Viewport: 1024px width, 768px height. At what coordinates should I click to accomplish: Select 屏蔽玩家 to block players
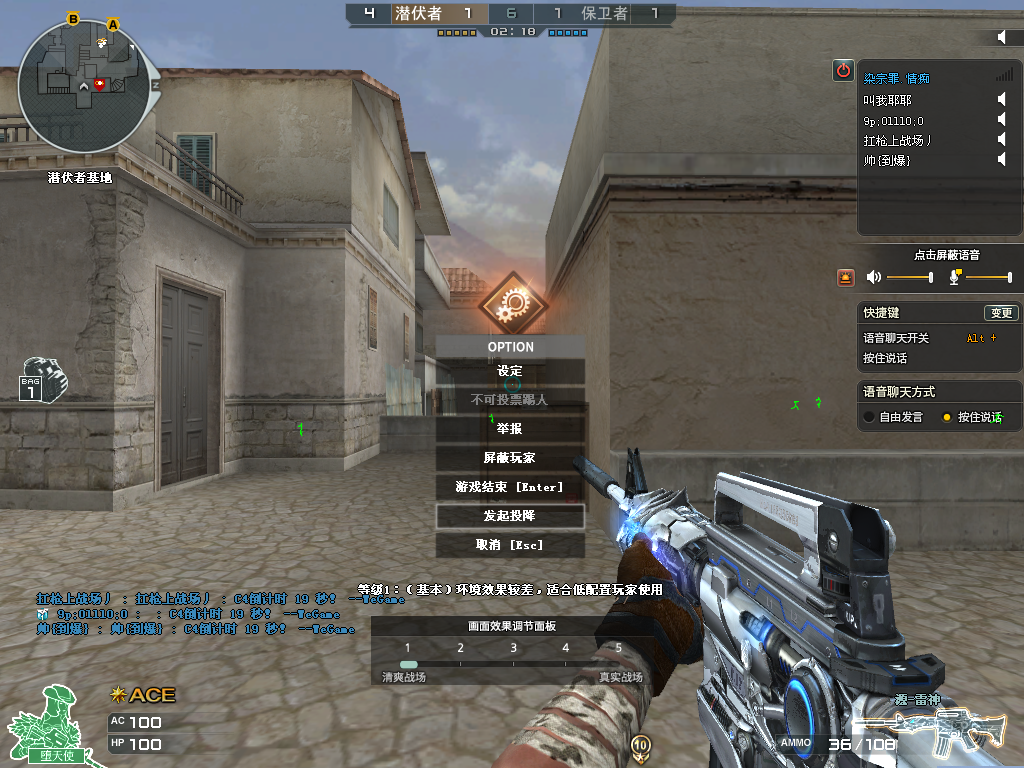510,458
